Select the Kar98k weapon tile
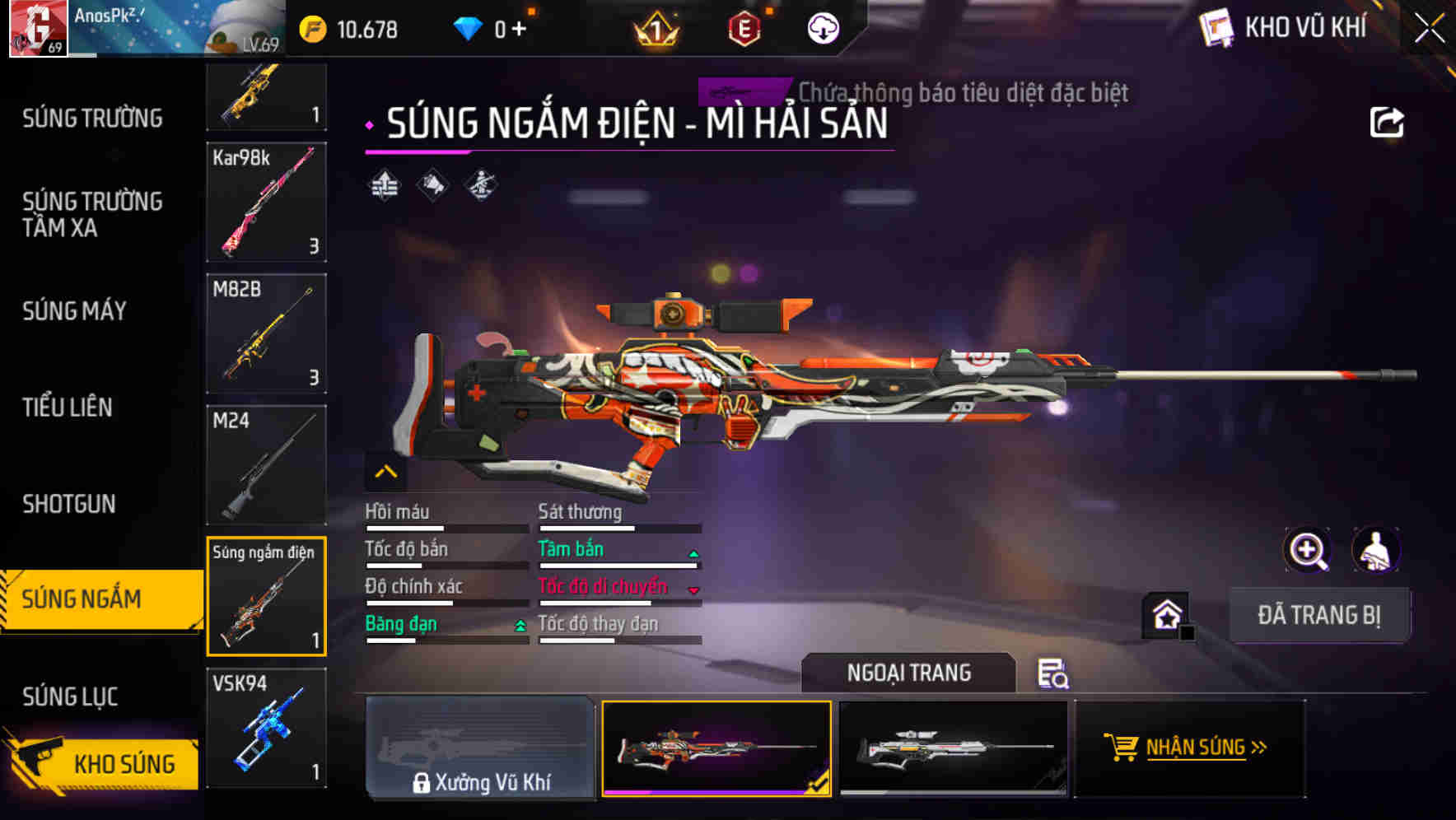 point(266,202)
